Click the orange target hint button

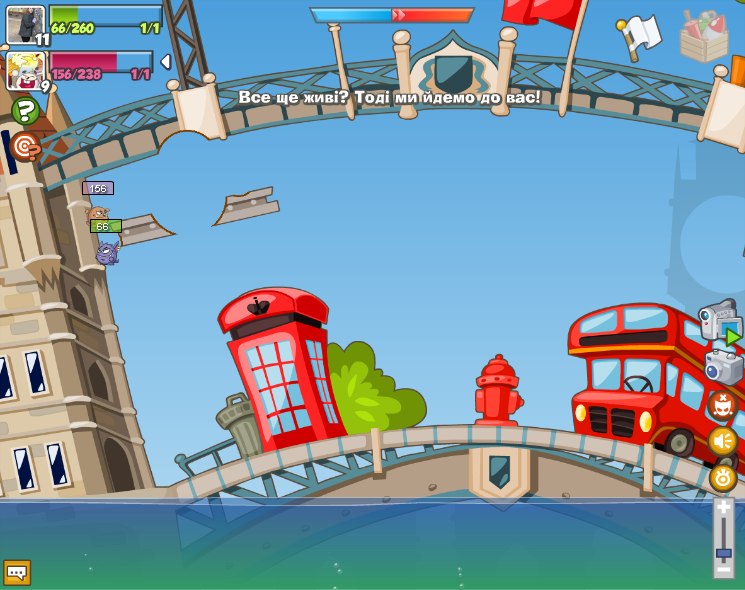pyautogui.click(x=25, y=147)
